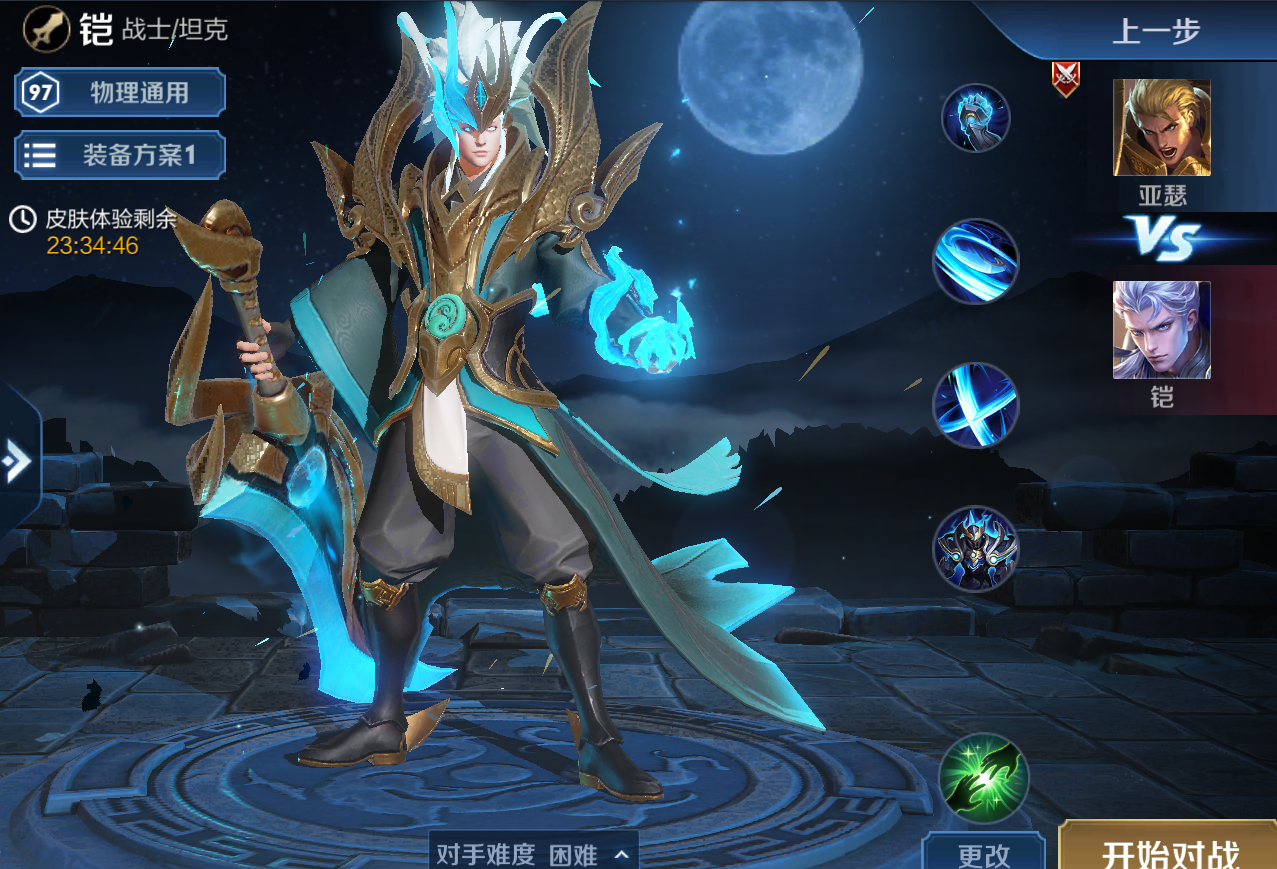Open the 装备方案1 equipment plan
This screenshot has height=869, width=1277.
point(120,155)
